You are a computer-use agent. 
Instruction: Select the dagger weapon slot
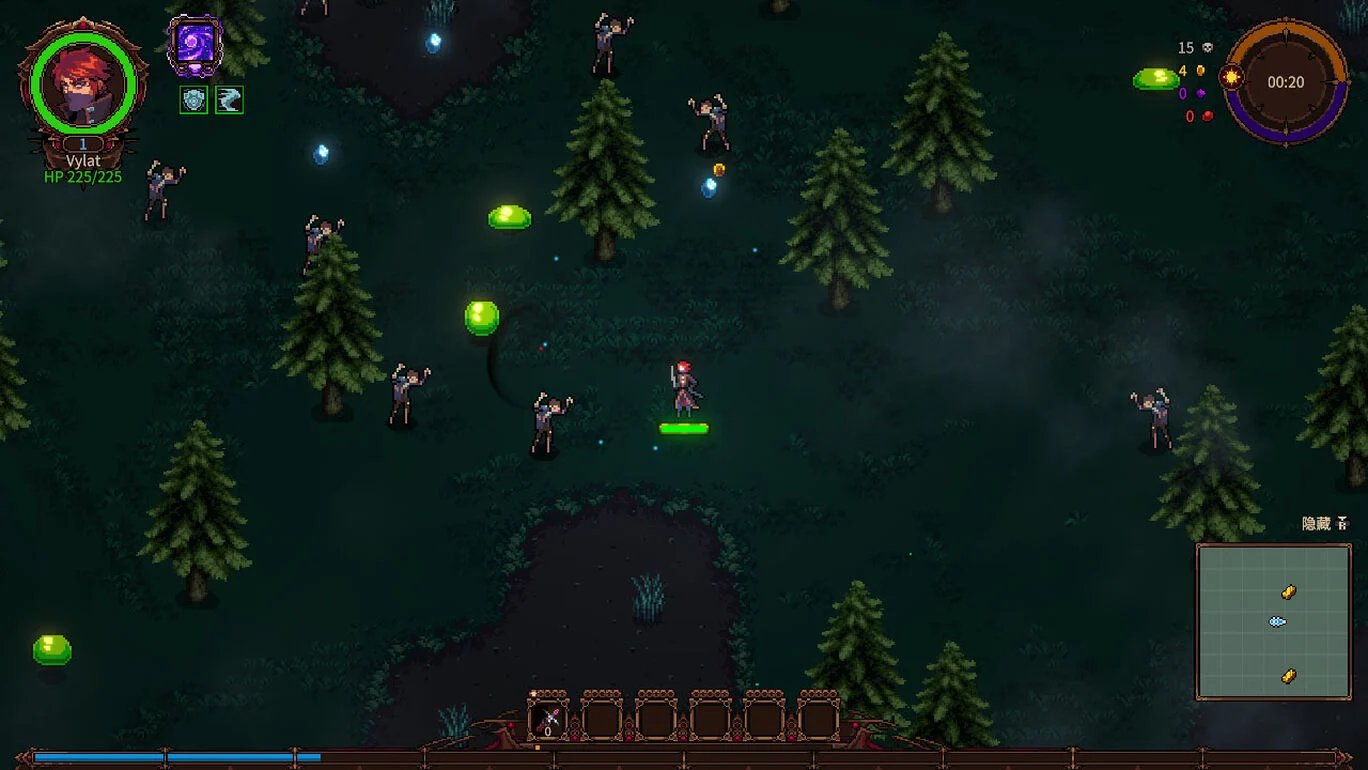tap(547, 717)
